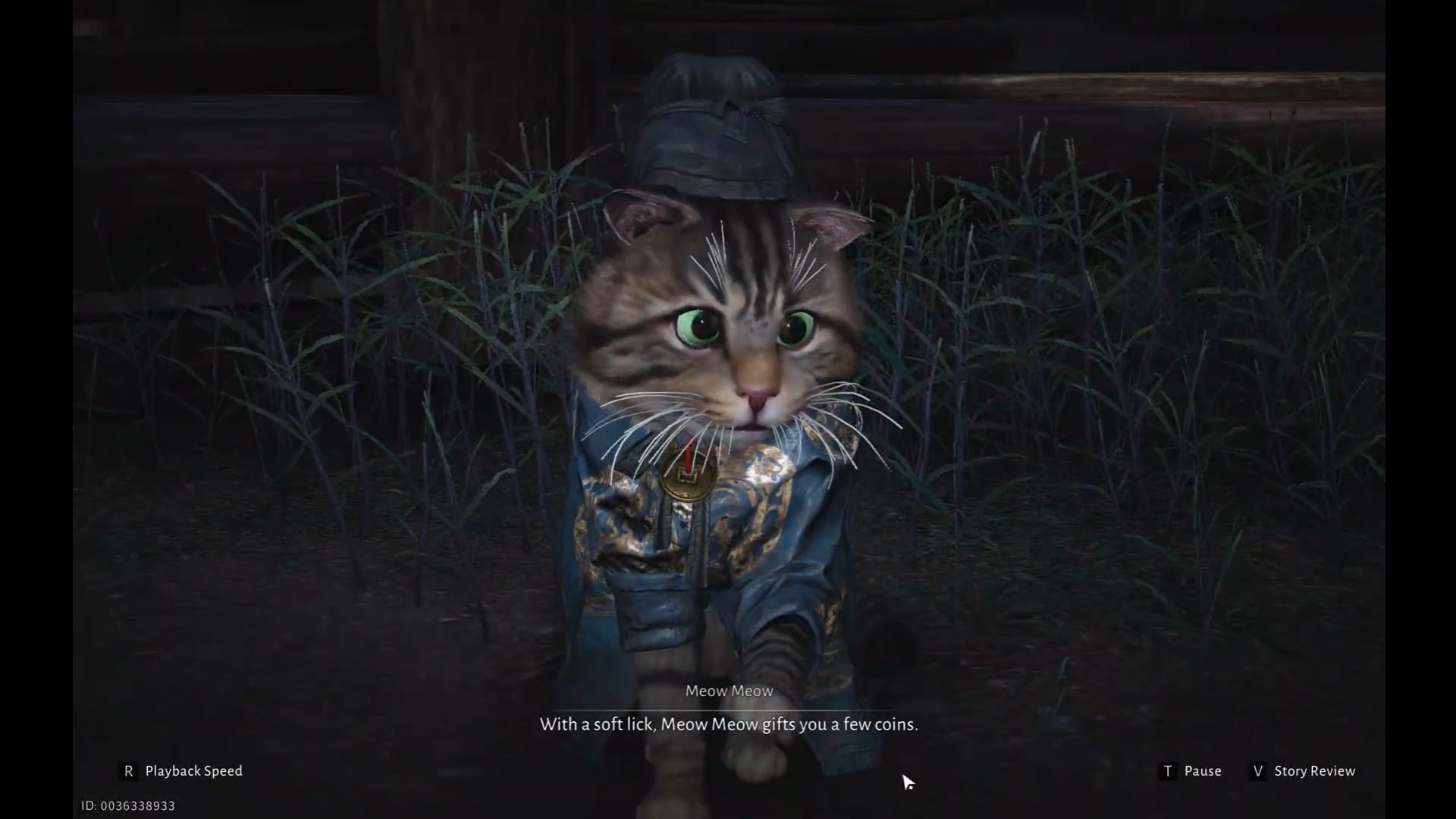The image size is (1456, 819).
Task: Click the Meow Meow name label
Action: click(x=729, y=690)
